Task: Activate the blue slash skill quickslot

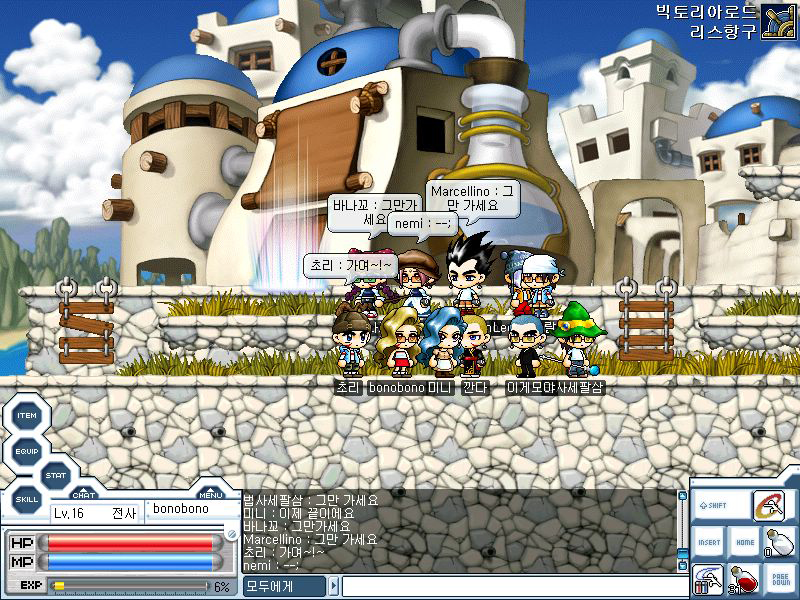Action: click(x=709, y=579)
